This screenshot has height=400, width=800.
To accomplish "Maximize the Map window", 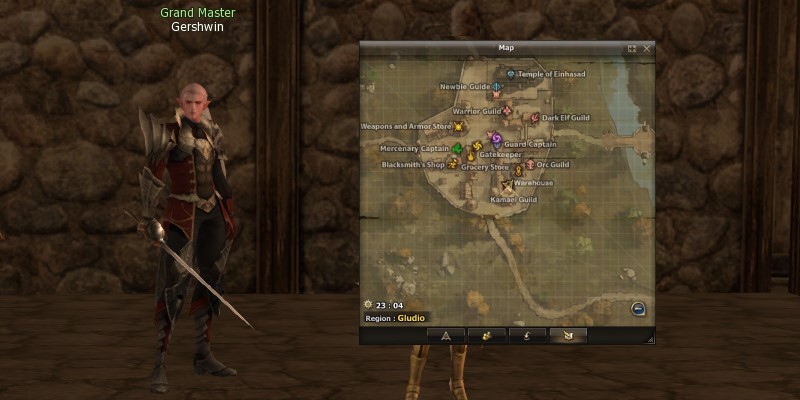I will coord(632,48).
